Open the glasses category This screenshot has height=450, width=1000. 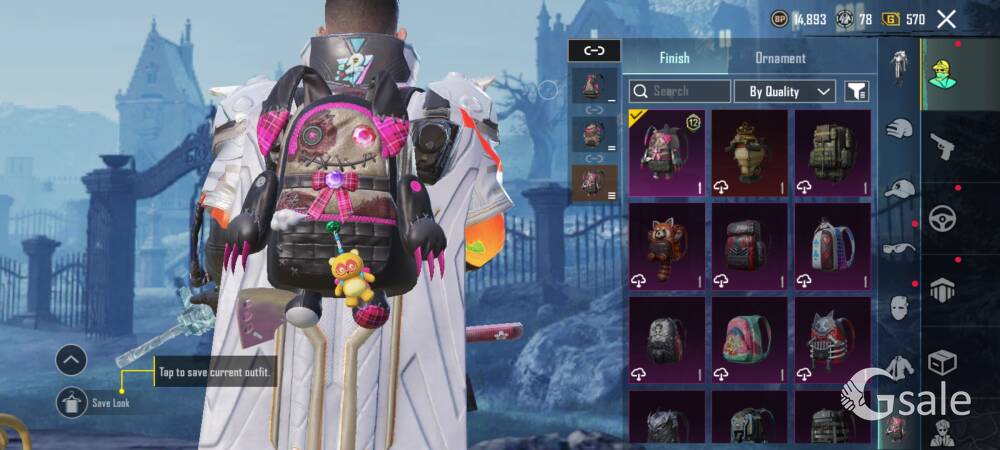coord(900,248)
